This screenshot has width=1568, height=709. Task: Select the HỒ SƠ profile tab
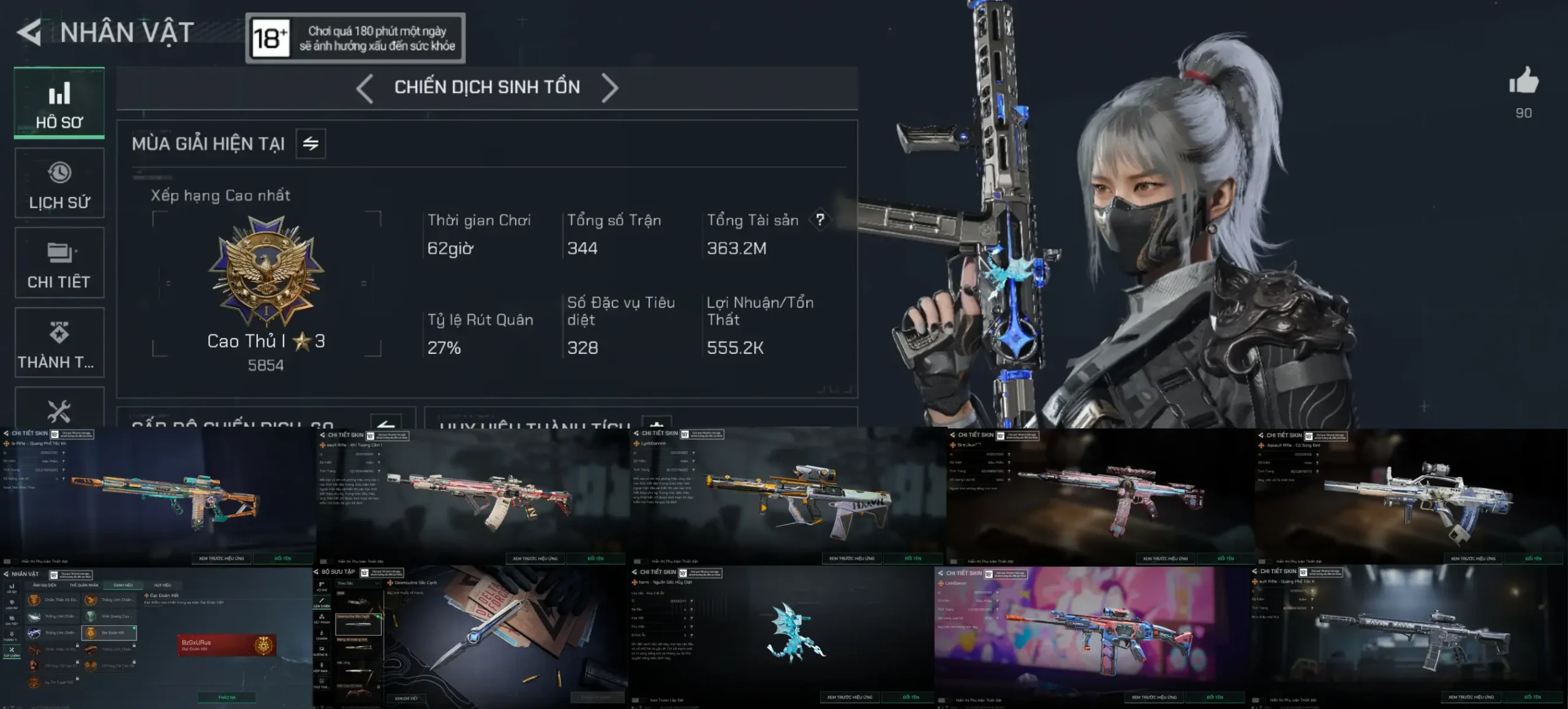tap(59, 103)
